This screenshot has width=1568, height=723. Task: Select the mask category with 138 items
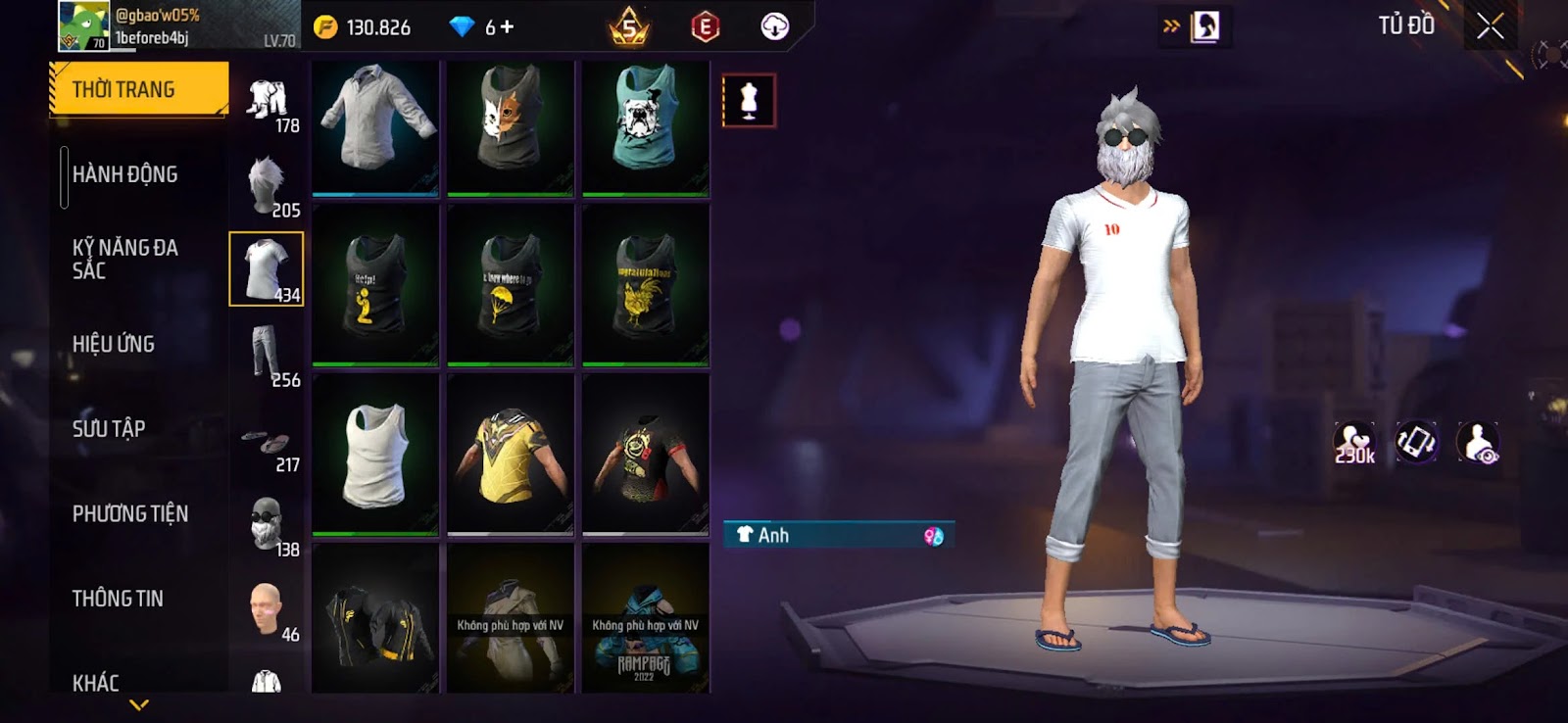click(267, 523)
